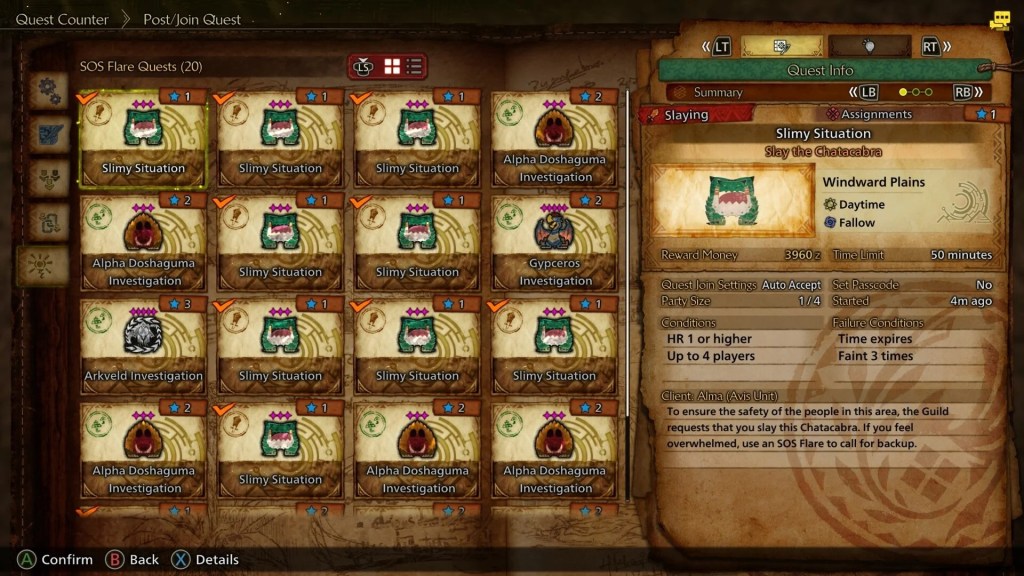The image size is (1024, 576).
Task: Switch to the dark pin-icon tab
Action: 869,46
